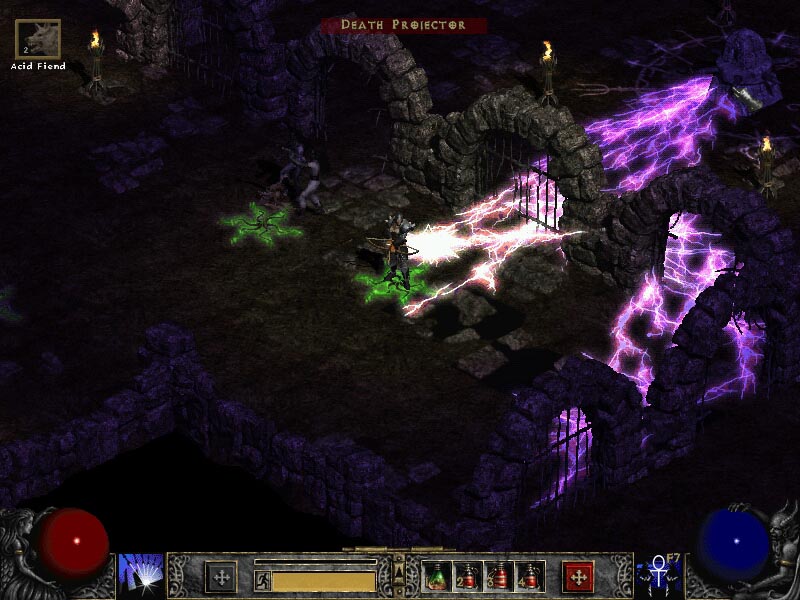Click the red cross button on the panel
Screen dimensions: 800x600
click(x=578, y=576)
